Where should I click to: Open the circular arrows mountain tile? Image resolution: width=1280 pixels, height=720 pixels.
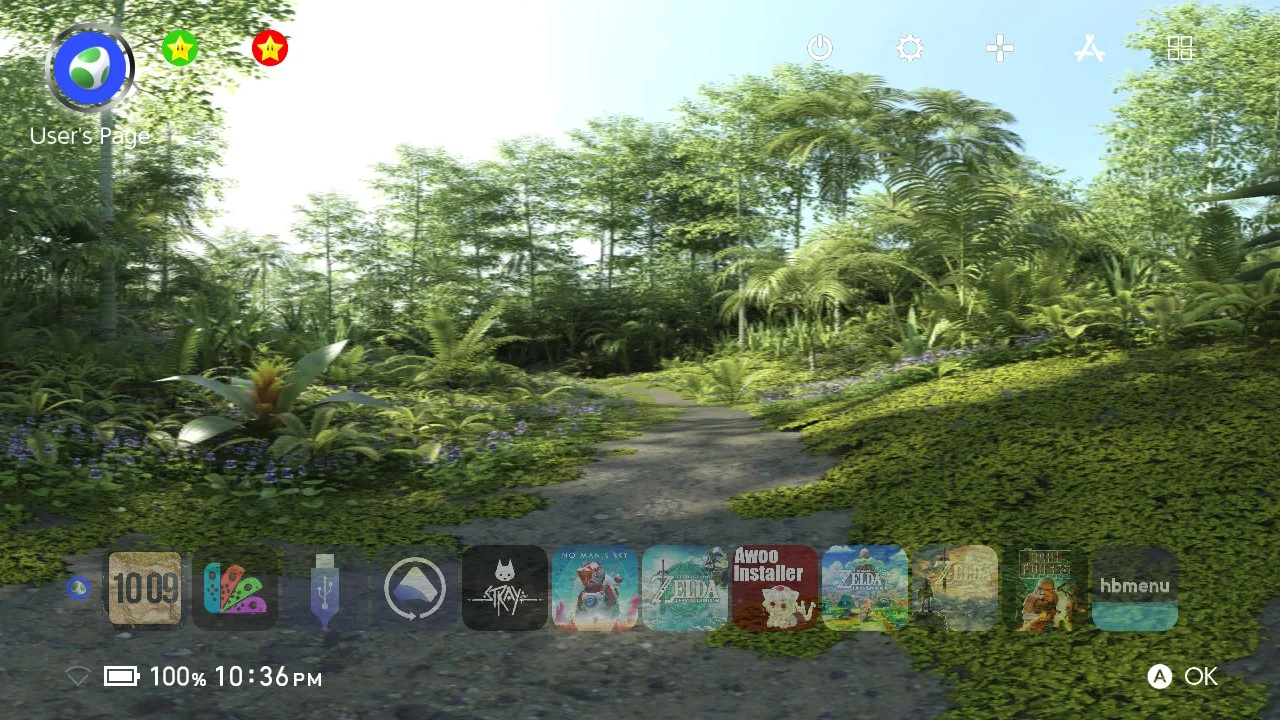415,588
